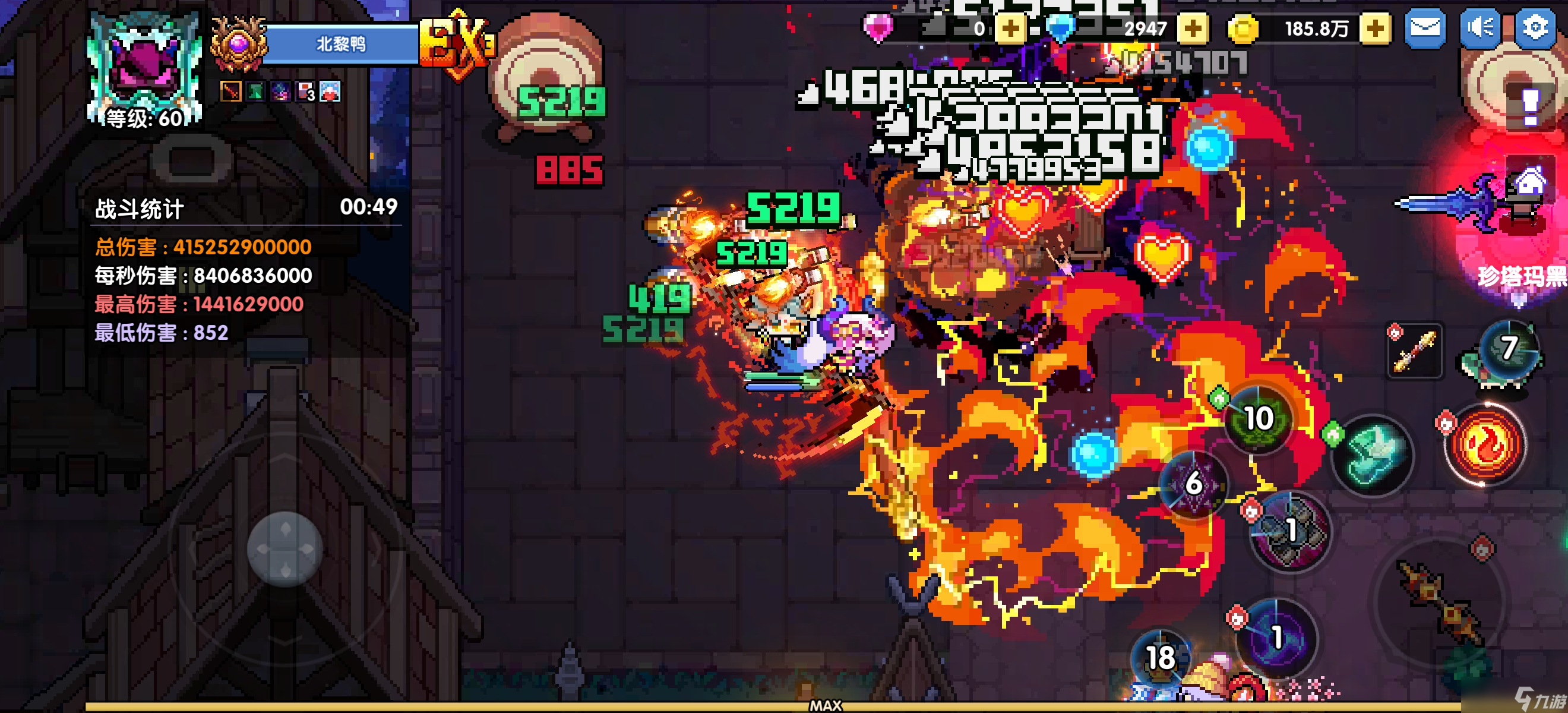1568x713 pixels.
Task: Add gold coins with the plus button
Action: pyautogui.click(x=1374, y=29)
